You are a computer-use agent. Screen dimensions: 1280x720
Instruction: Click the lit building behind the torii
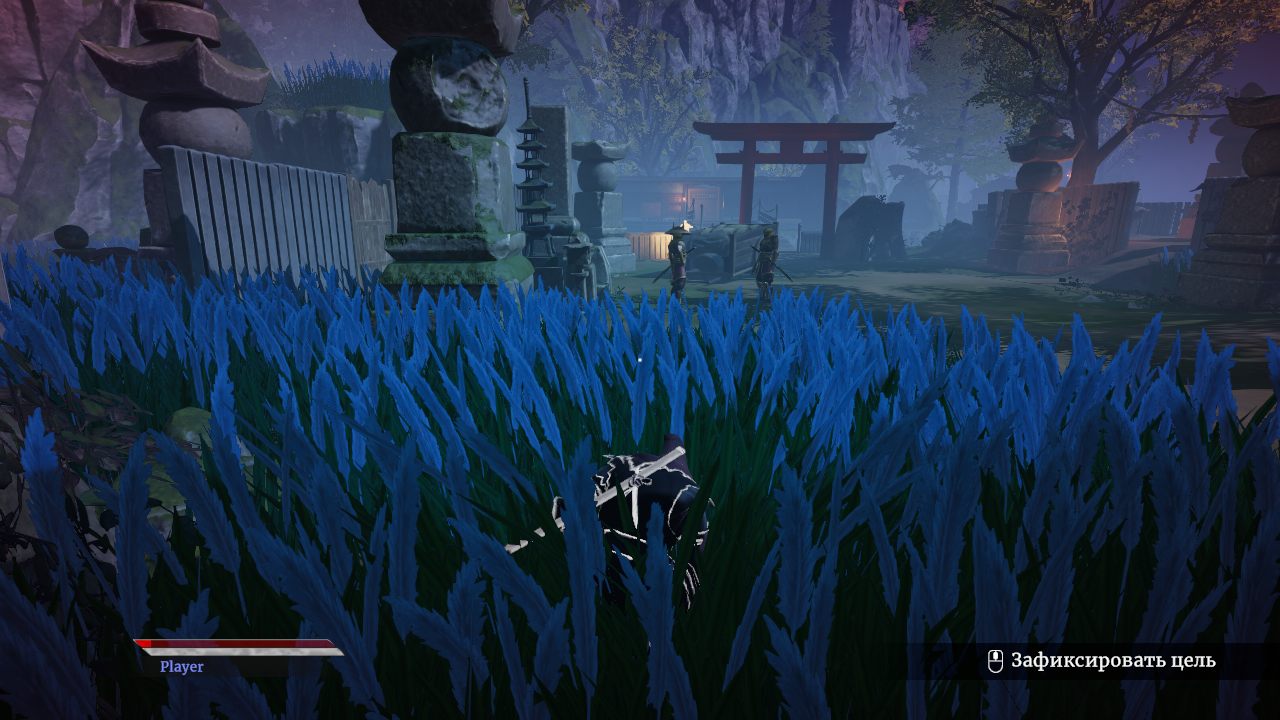coord(700,195)
